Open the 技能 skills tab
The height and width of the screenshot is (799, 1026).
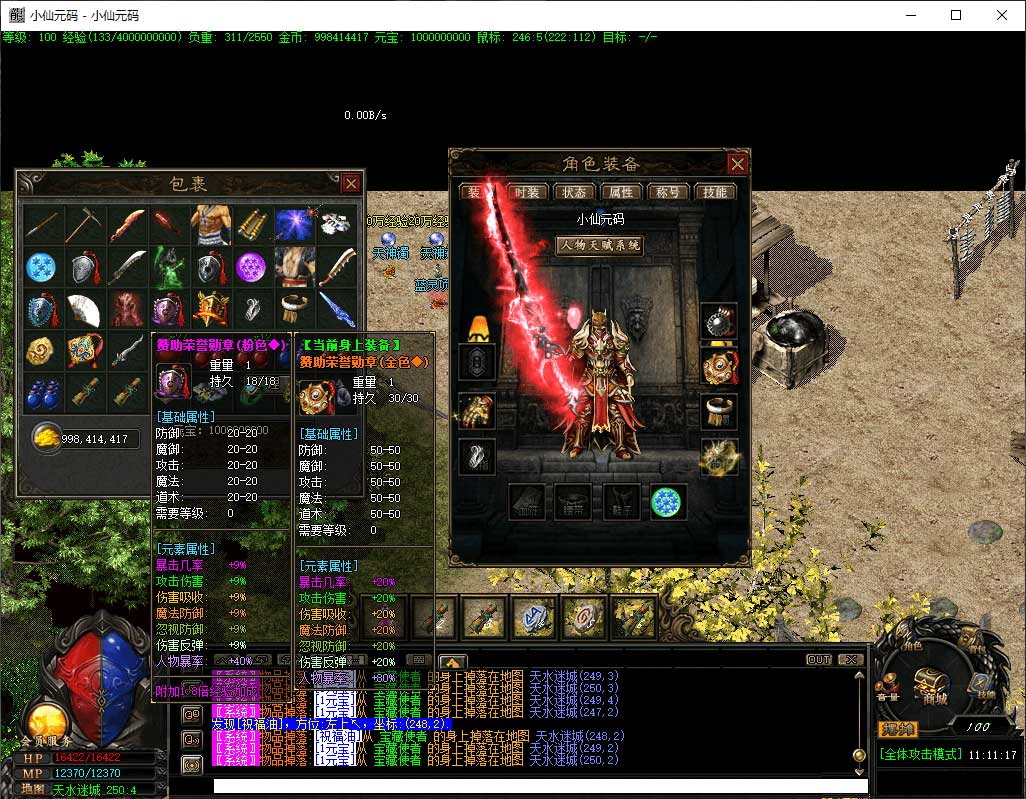tap(715, 192)
